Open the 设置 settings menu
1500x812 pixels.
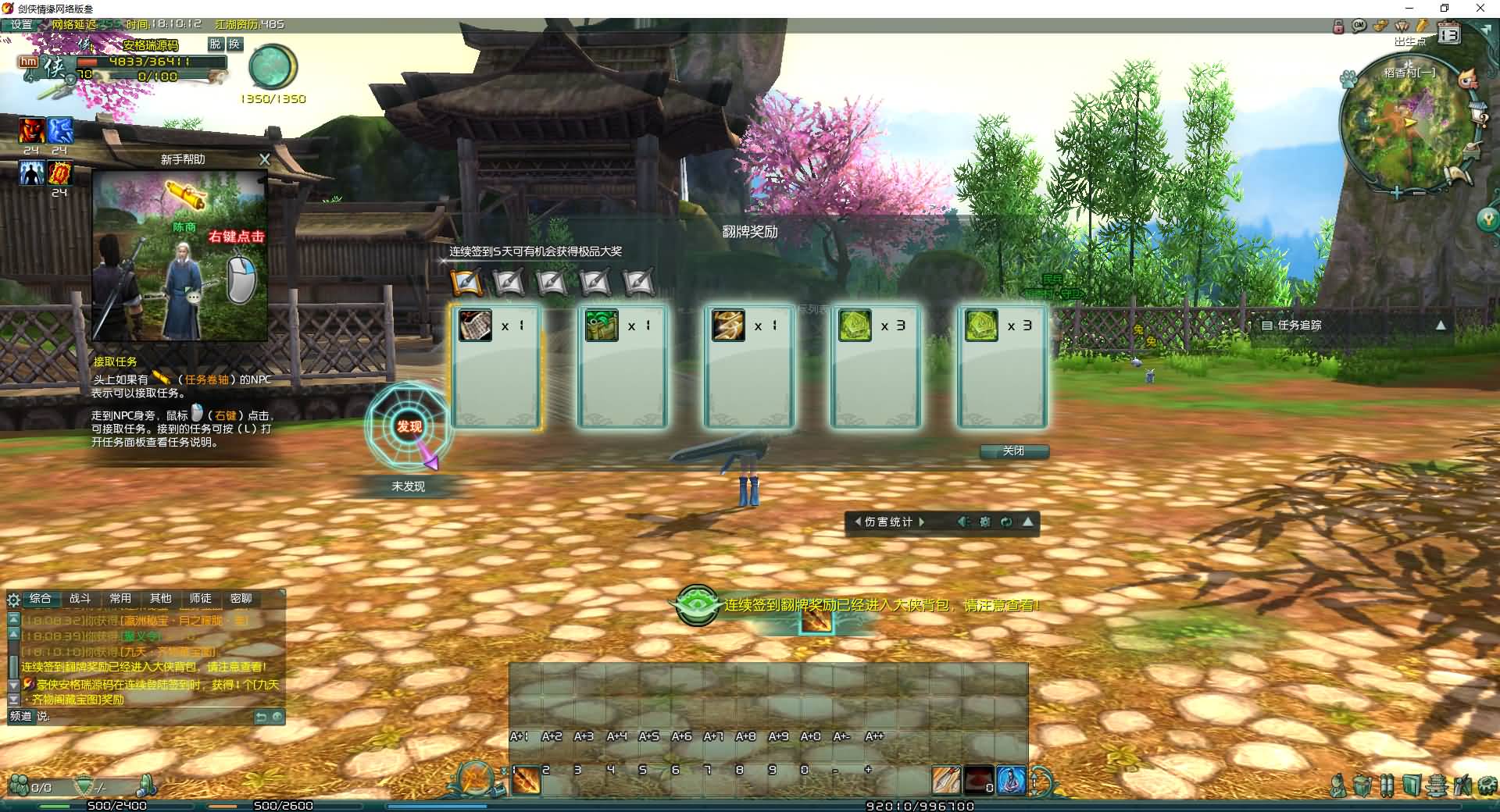(x=21, y=24)
